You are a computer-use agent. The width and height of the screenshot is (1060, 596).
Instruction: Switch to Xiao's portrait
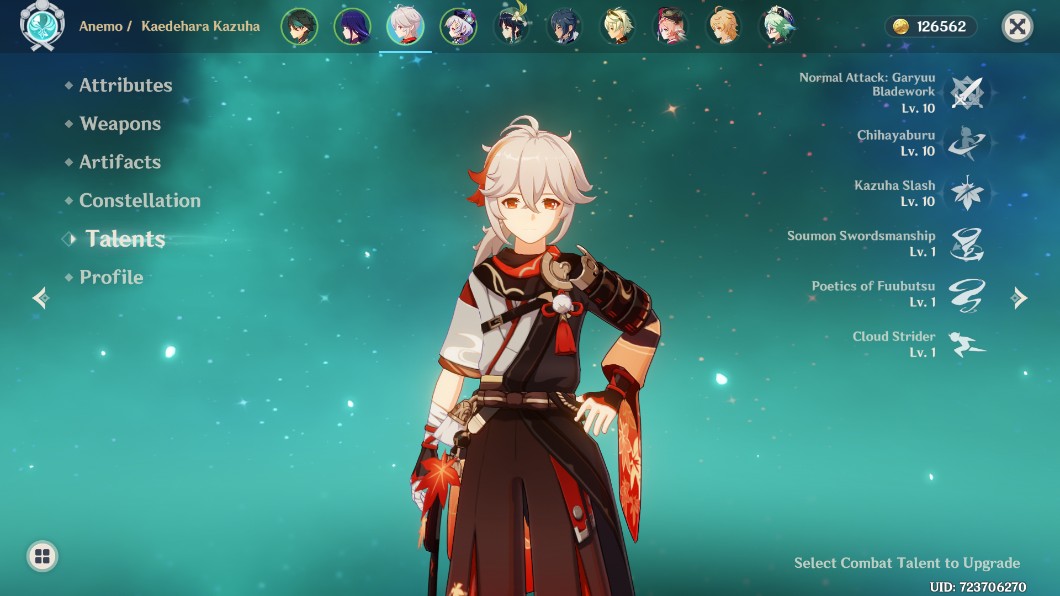pos(298,27)
